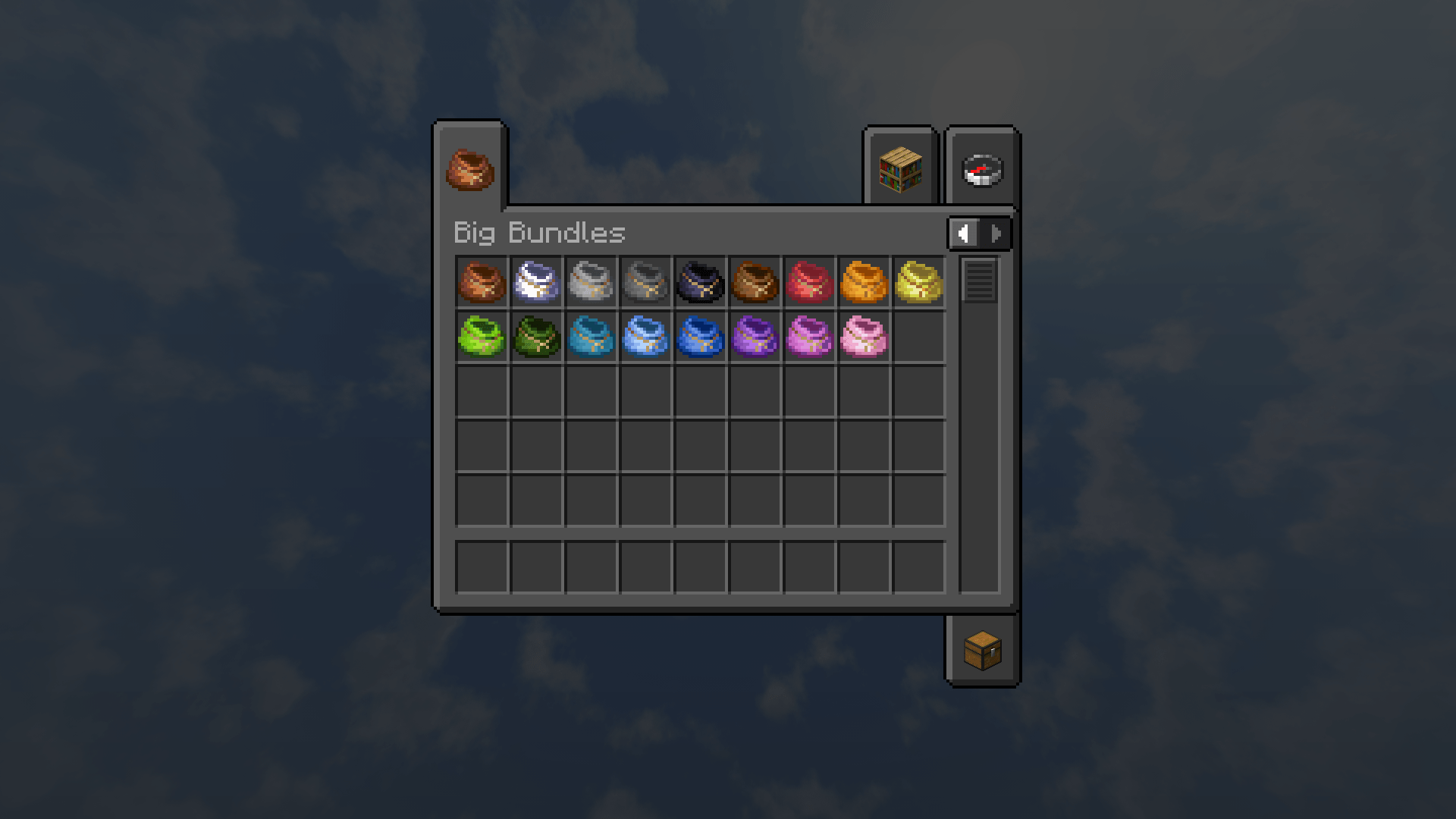Pick up the black bundle
The image size is (1456, 819).
tap(700, 282)
